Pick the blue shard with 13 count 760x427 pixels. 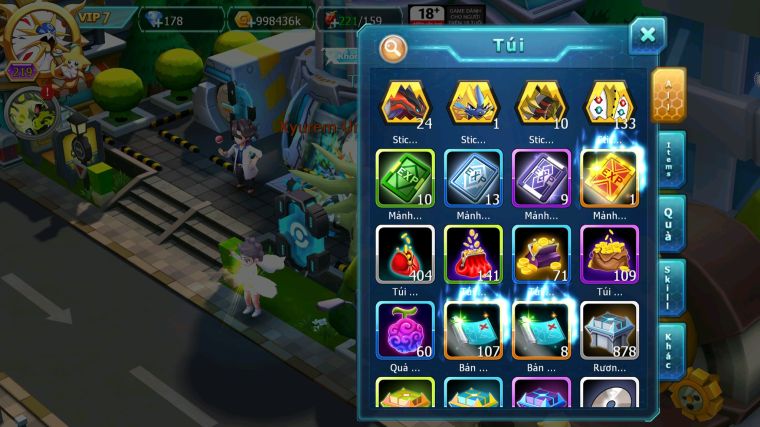click(x=473, y=177)
